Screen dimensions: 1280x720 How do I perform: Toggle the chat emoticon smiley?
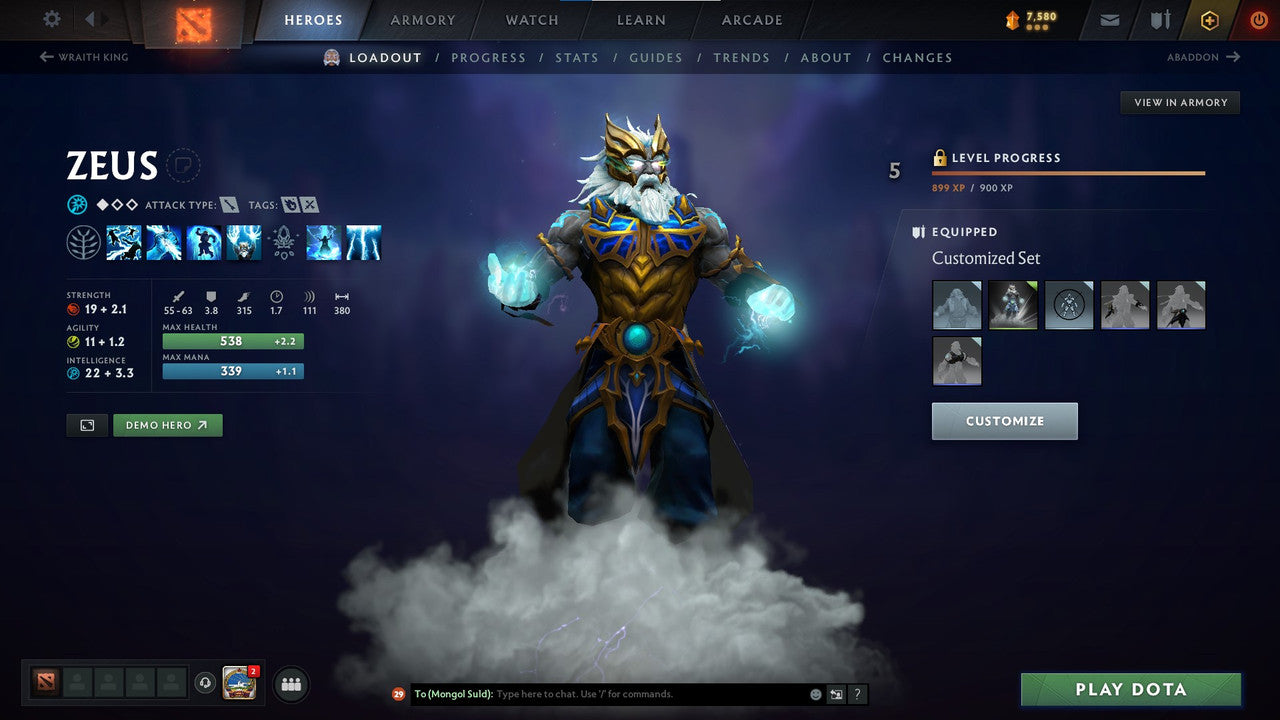[x=813, y=694]
